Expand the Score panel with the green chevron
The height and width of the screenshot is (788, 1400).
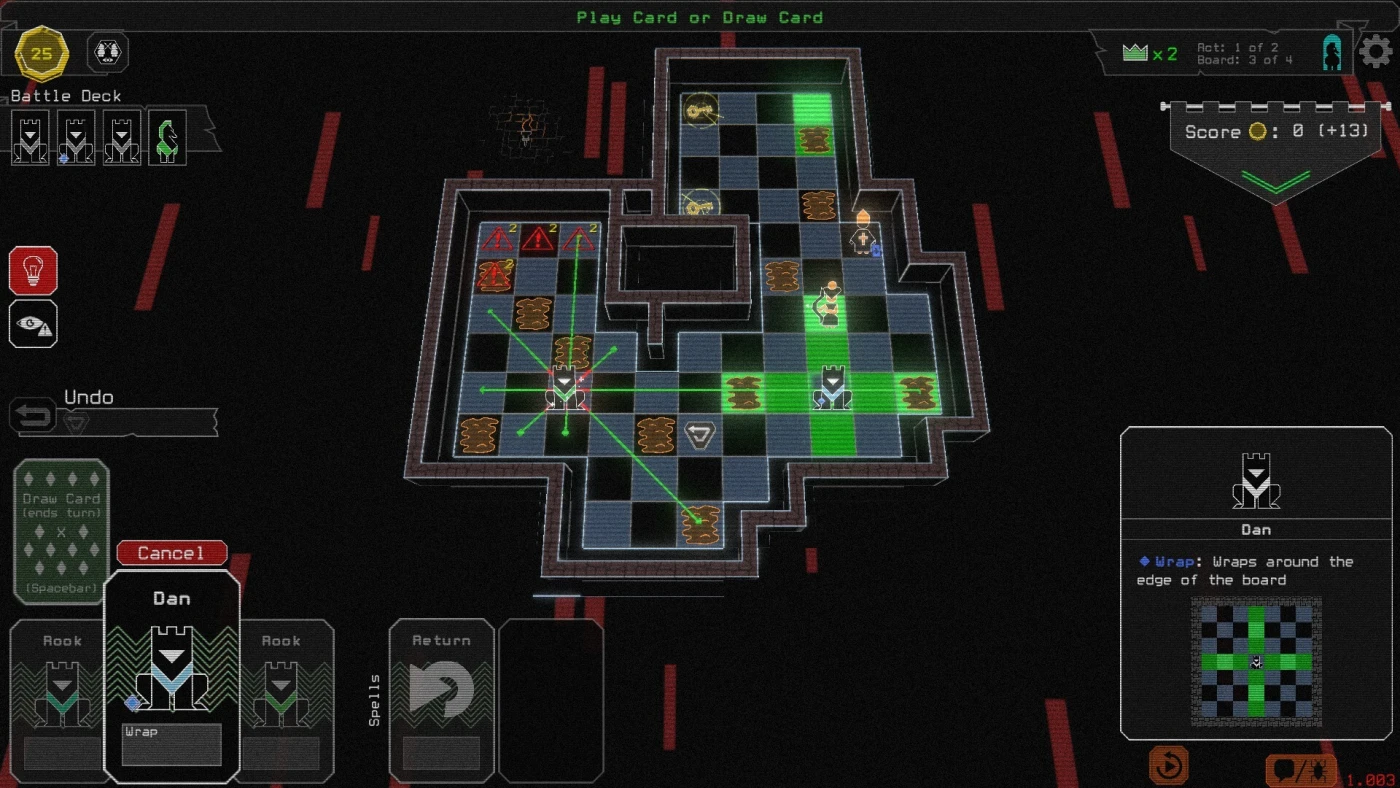1275,181
